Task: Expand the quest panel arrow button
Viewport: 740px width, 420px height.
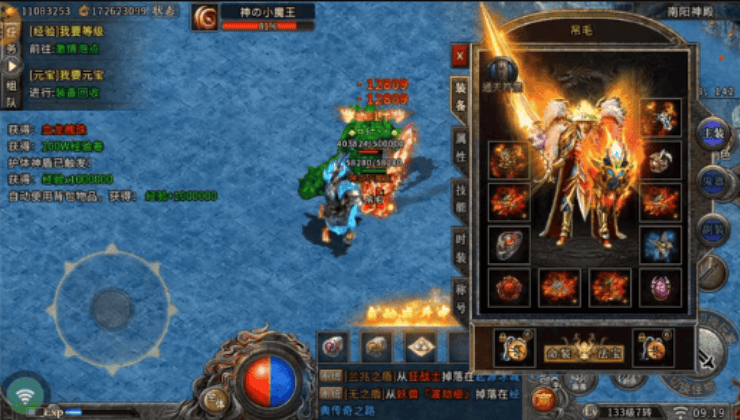Action: point(10,63)
